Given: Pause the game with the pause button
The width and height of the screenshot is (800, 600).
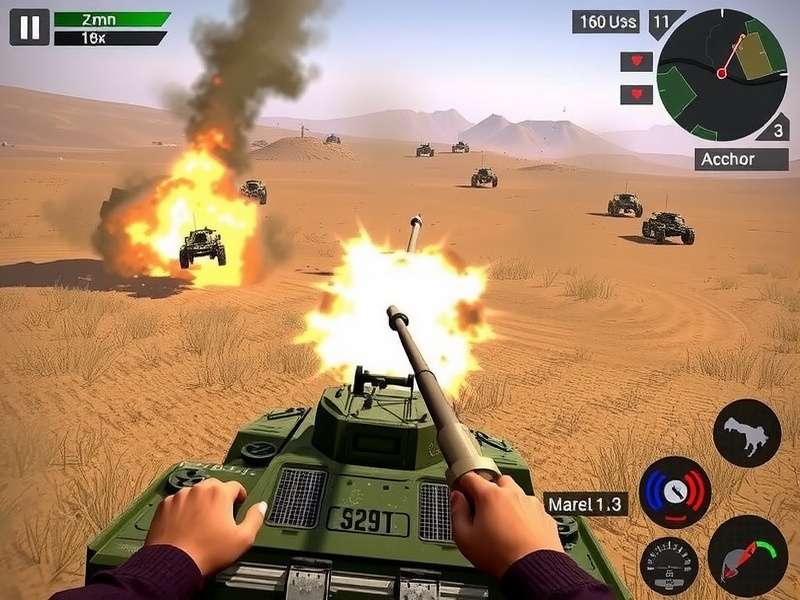Looking at the screenshot, I should (29, 27).
